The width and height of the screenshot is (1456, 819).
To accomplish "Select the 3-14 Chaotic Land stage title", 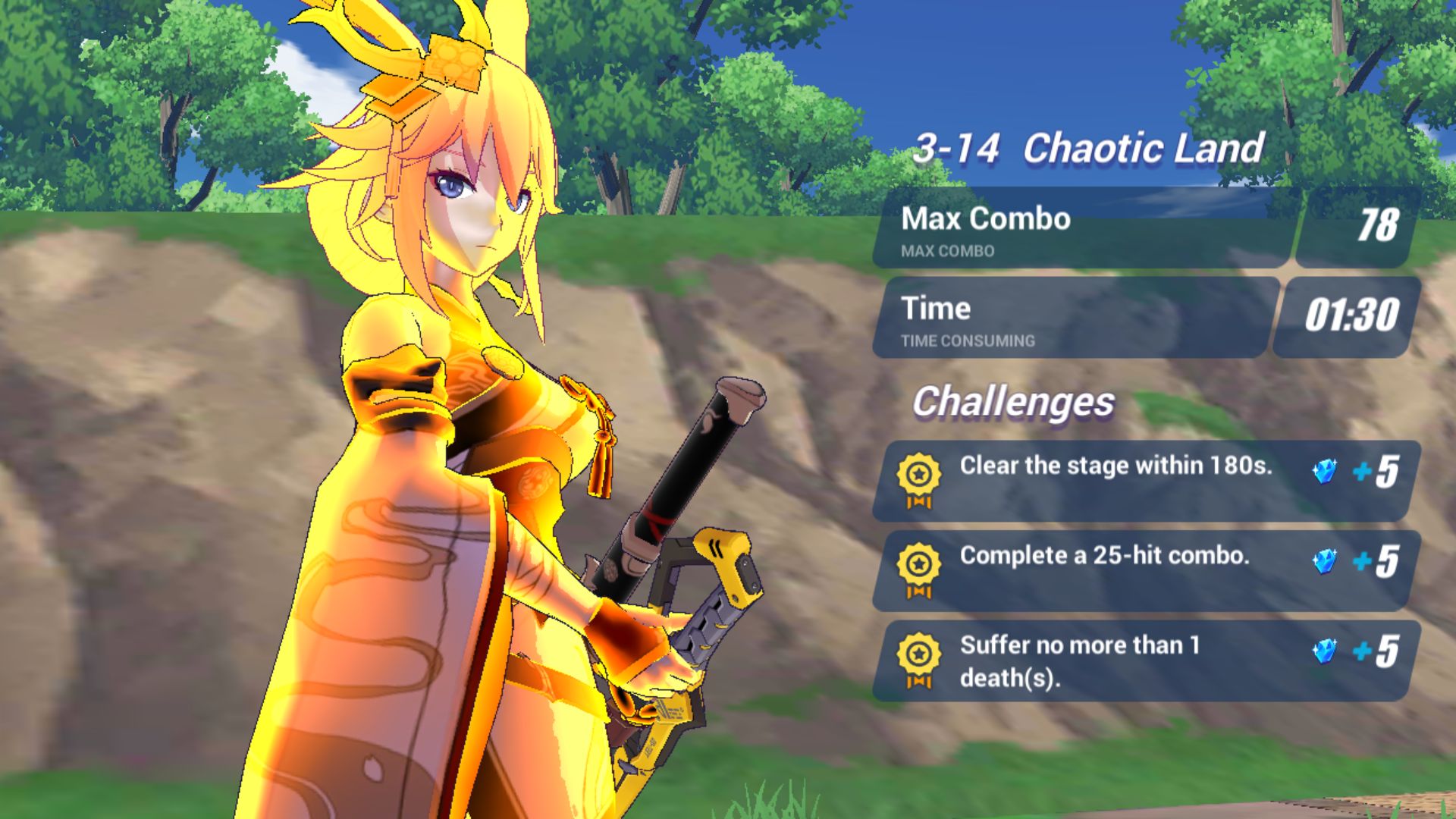I will click(1092, 150).
